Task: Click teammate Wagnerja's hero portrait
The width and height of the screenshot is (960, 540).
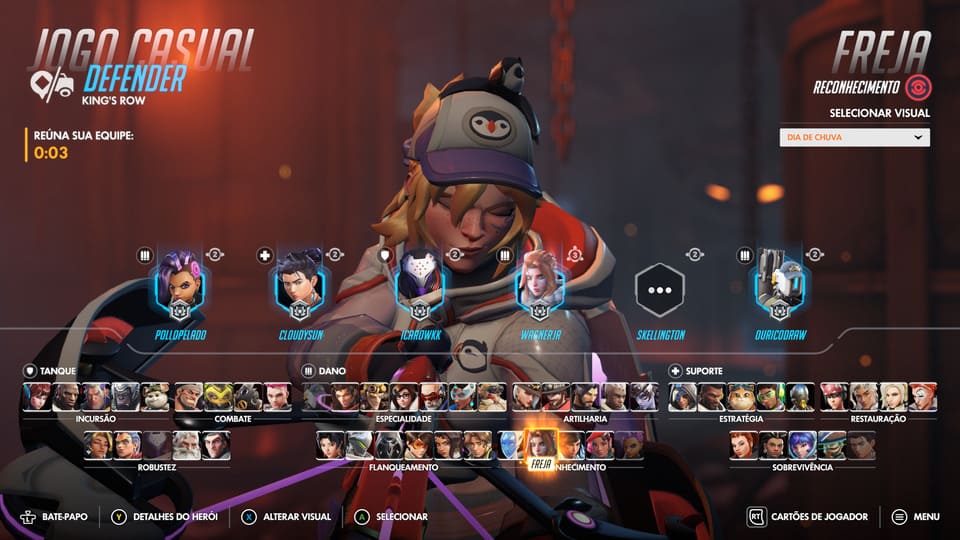Action: point(540,286)
